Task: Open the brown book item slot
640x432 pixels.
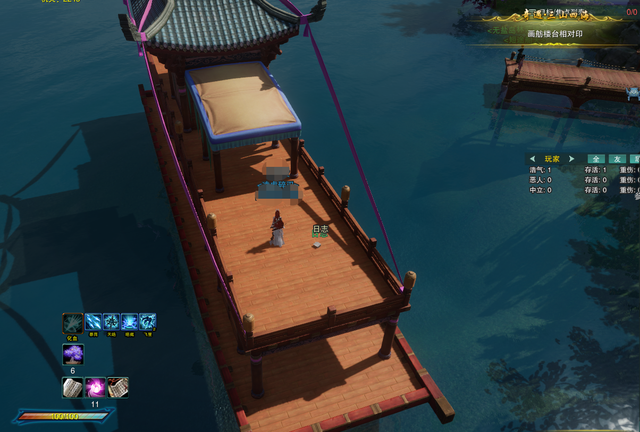Action: coord(117,387)
